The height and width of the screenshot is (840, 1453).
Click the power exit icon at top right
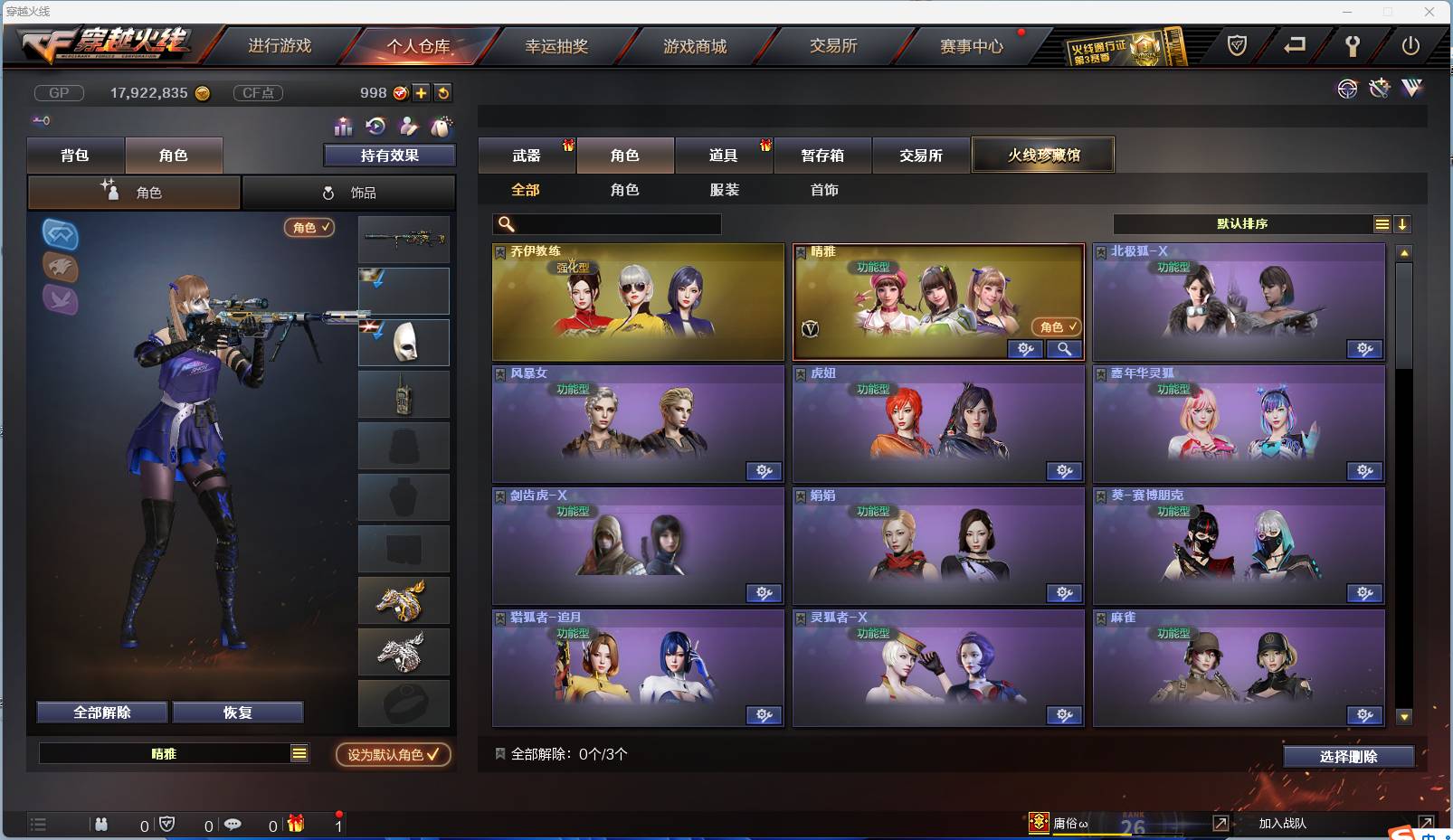pos(1410,45)
